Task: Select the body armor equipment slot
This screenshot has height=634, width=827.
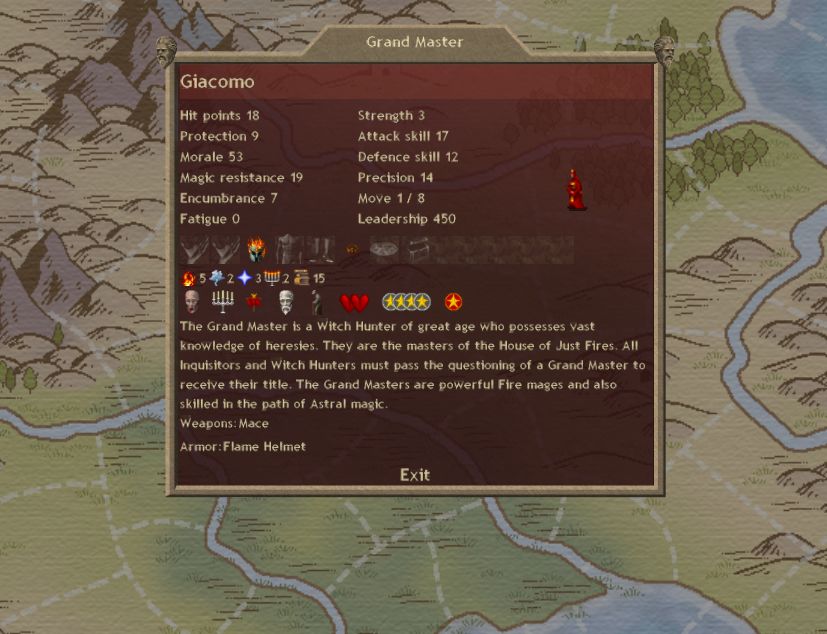Action: click(288, 249)
